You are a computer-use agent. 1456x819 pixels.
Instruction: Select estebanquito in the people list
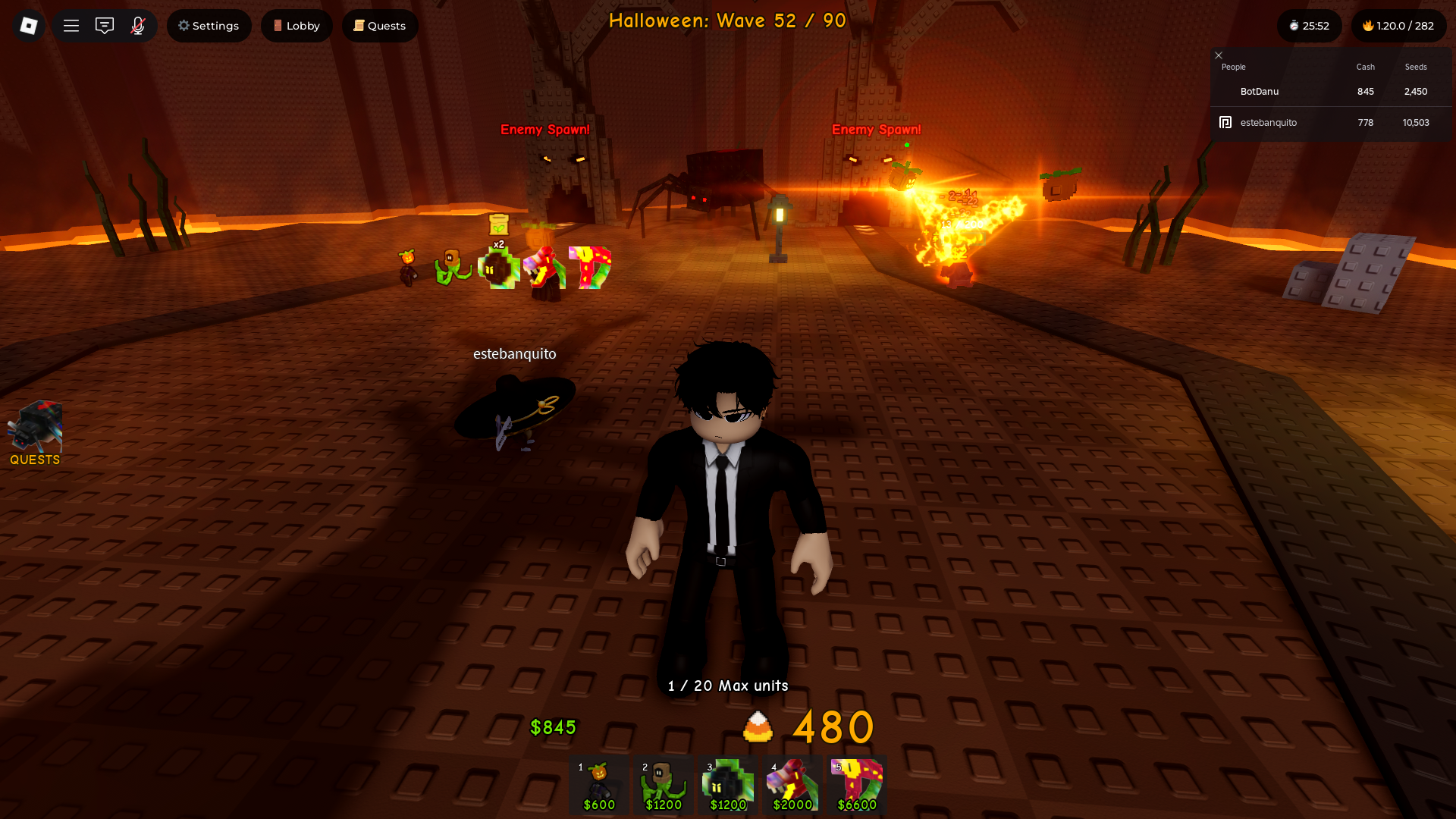1268,122
